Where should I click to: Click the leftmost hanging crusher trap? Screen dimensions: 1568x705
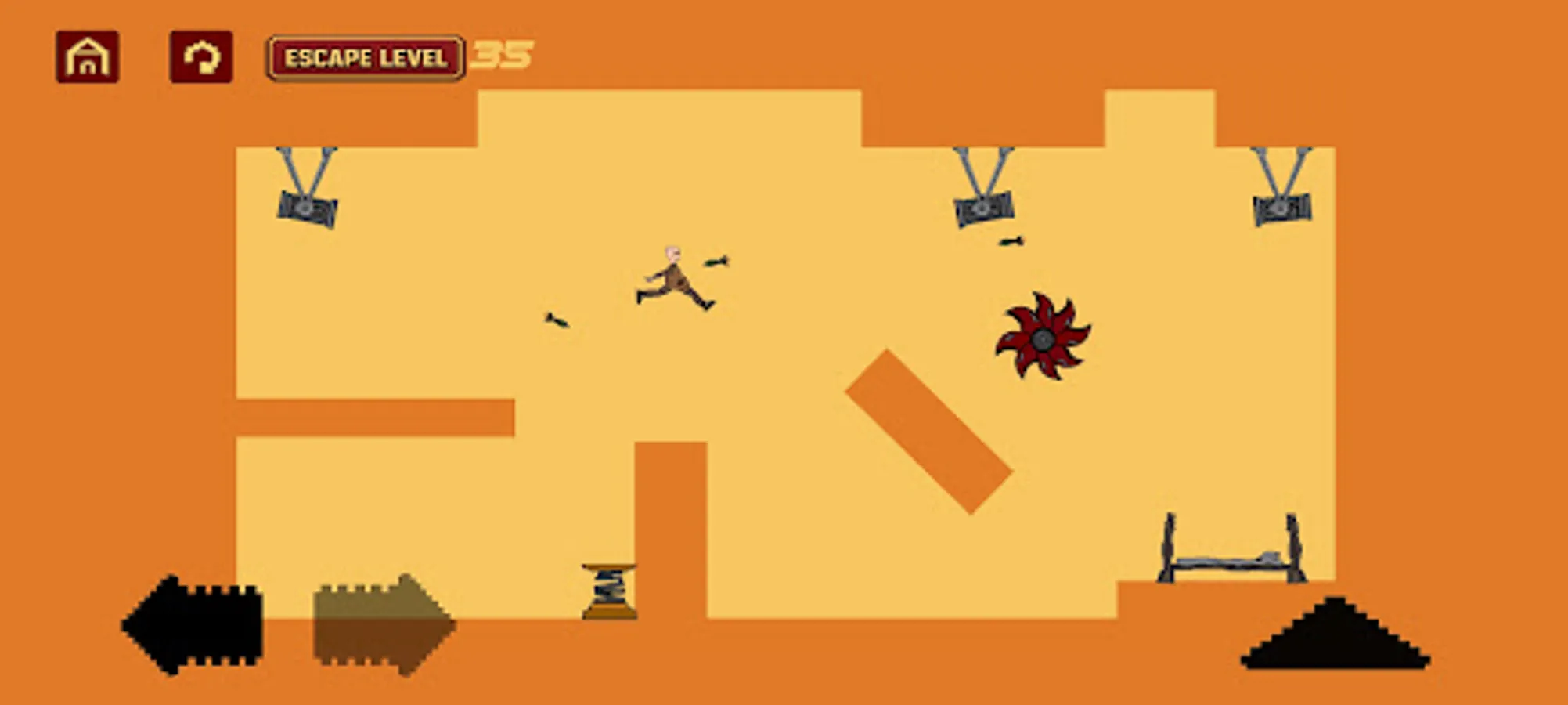click(x=308, y=206)
